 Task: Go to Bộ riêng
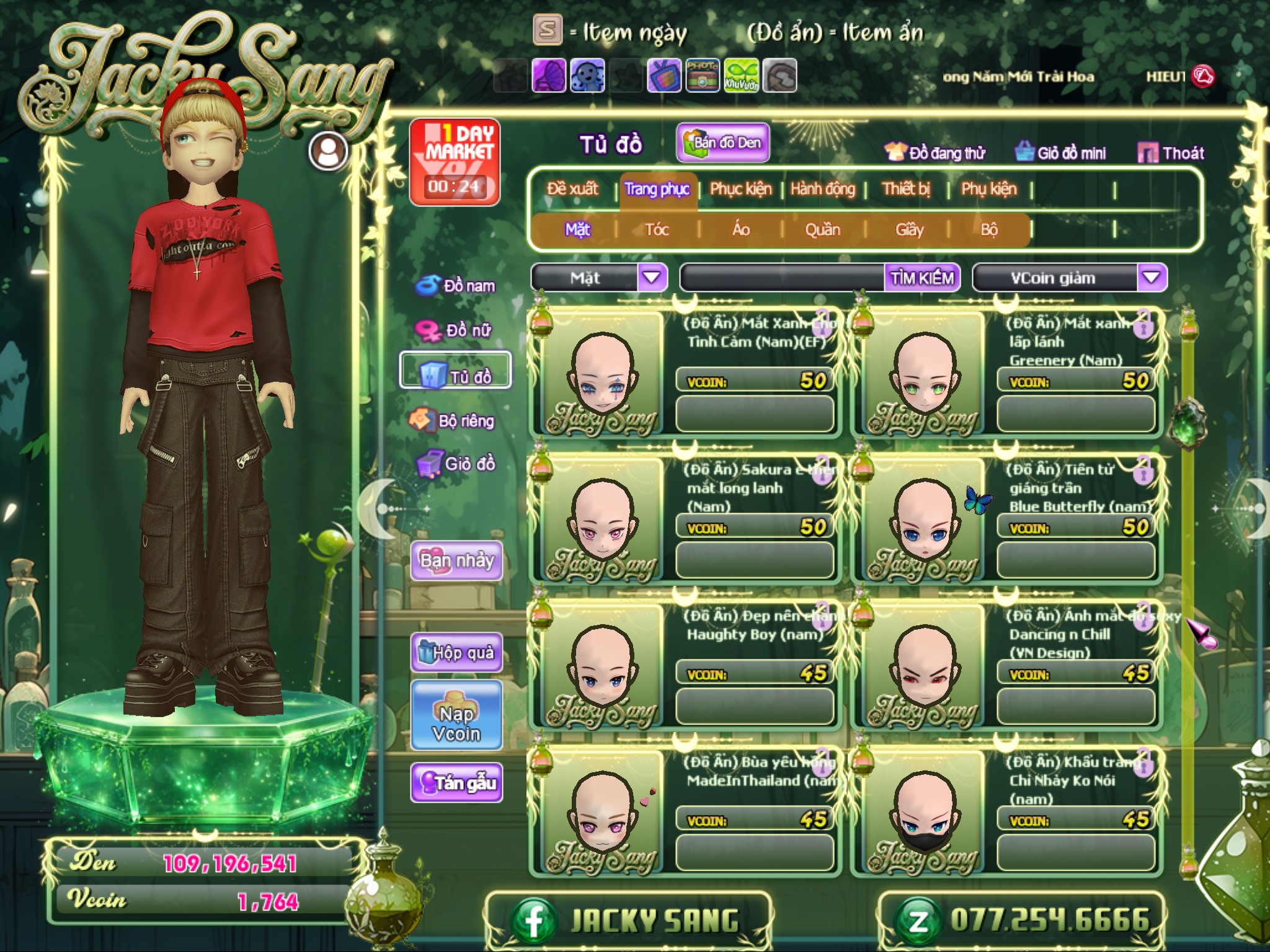click(x=453, y=421)
